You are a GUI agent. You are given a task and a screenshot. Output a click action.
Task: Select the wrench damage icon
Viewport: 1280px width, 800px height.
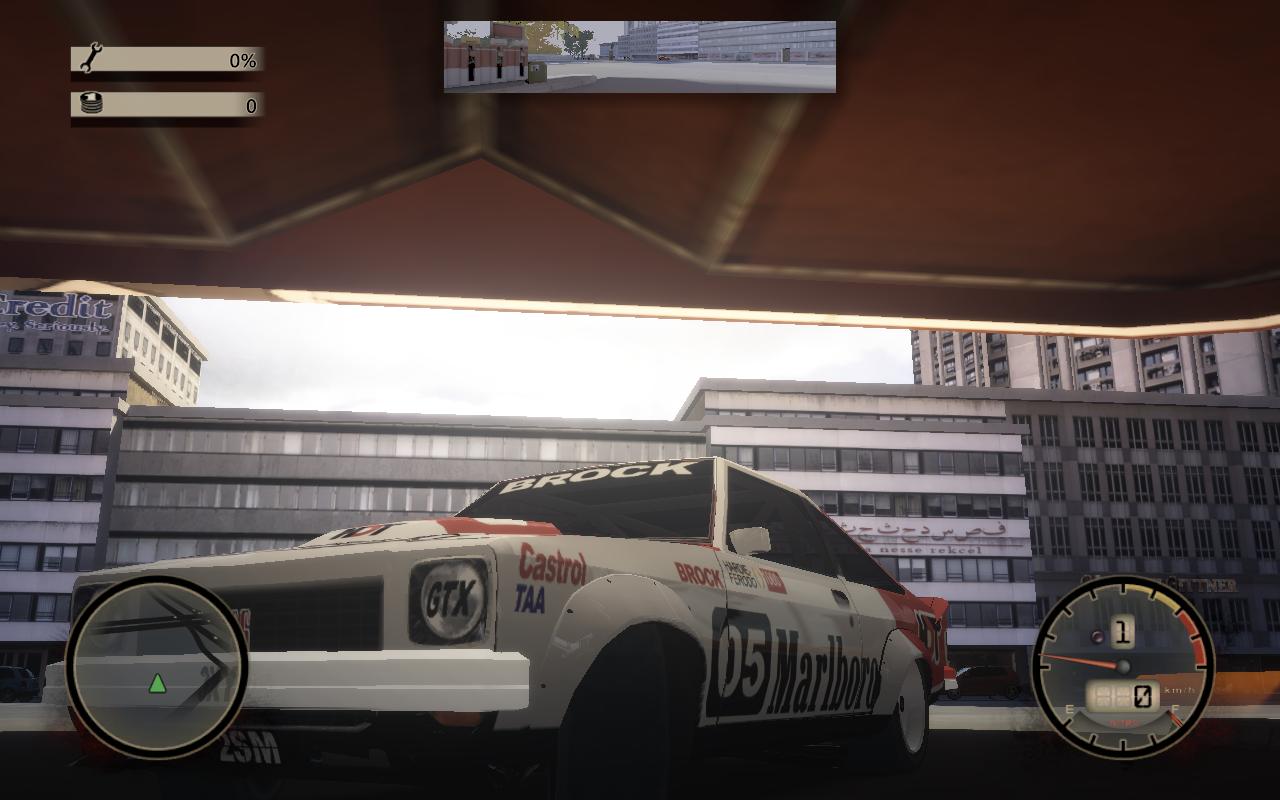[91, 60]
